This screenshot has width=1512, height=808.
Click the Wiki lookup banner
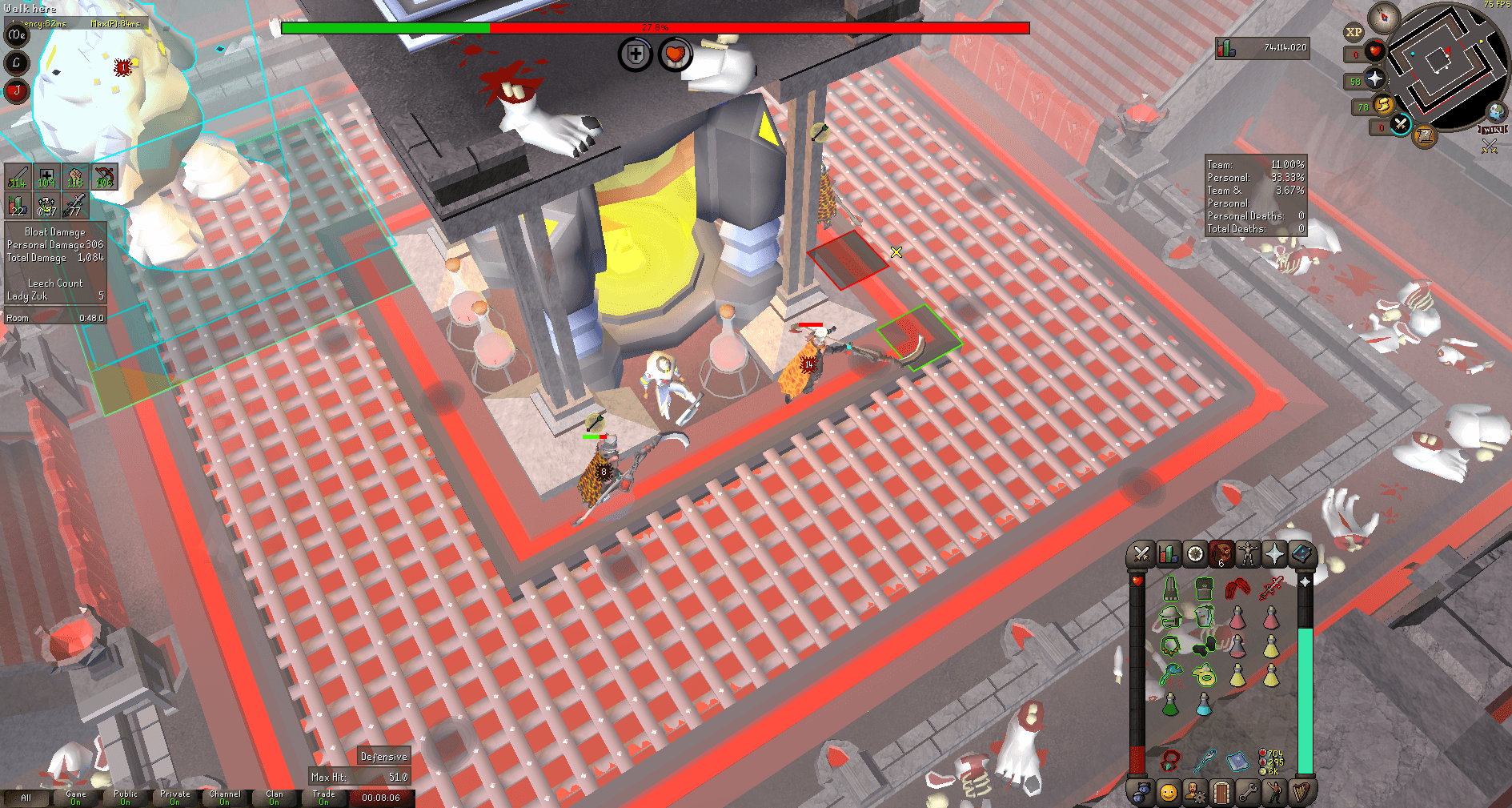point(1494,130)
